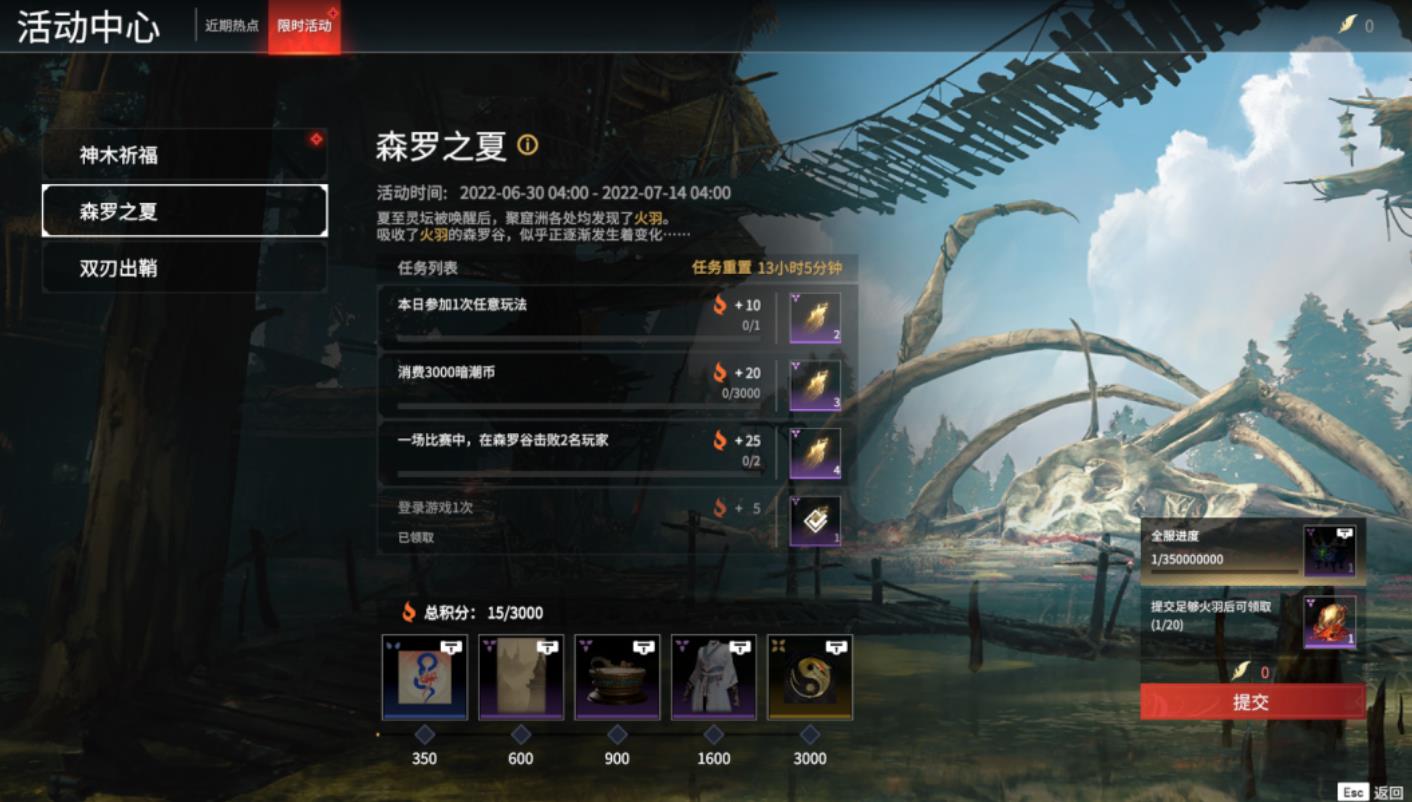
Task: Switch to the 近期热点 tab
Action: point(231,26)
